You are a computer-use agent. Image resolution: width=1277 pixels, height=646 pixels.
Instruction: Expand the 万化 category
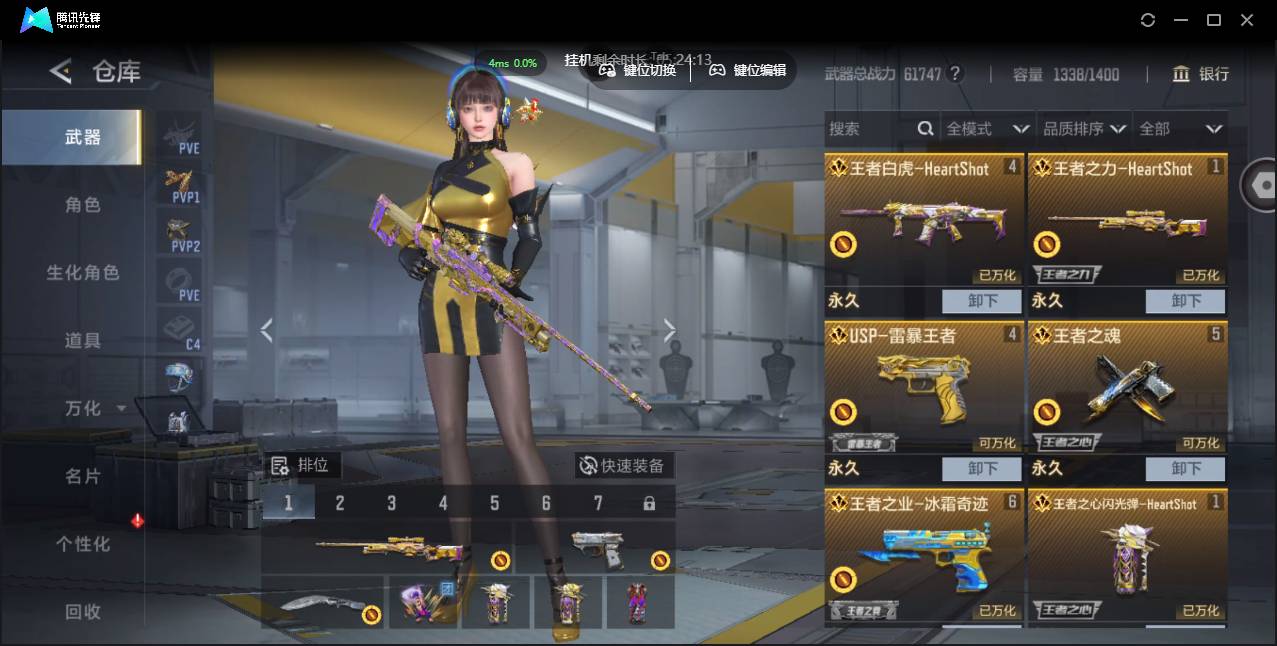(x=94, y=409)
